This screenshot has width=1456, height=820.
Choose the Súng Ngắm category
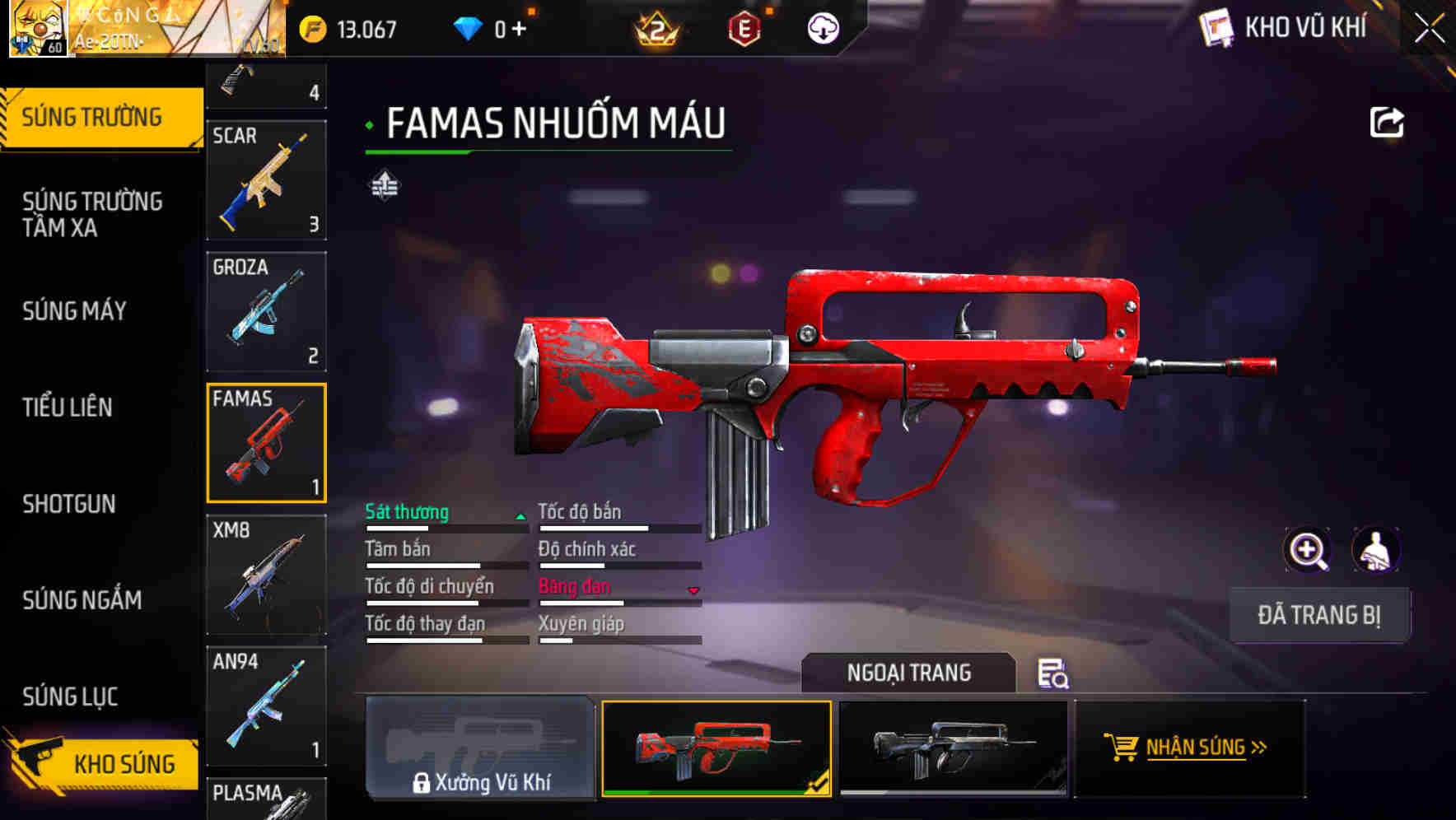(x=82, y=600)
